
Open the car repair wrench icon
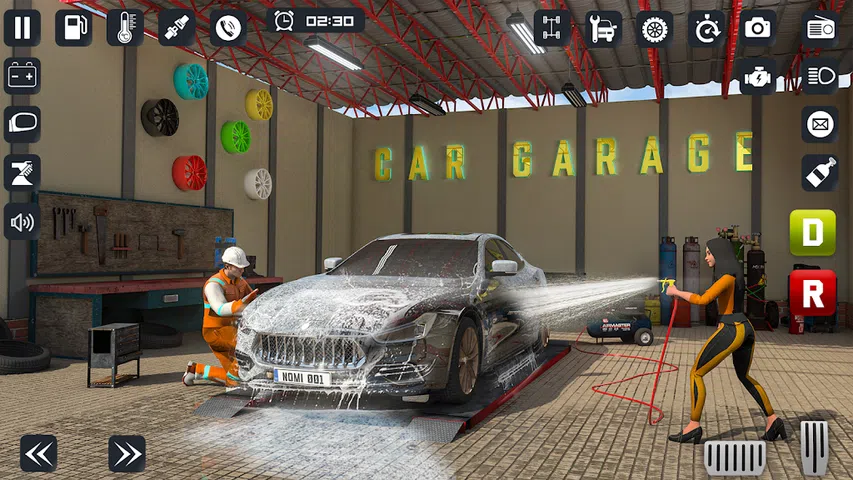click(x=603, y=28)
